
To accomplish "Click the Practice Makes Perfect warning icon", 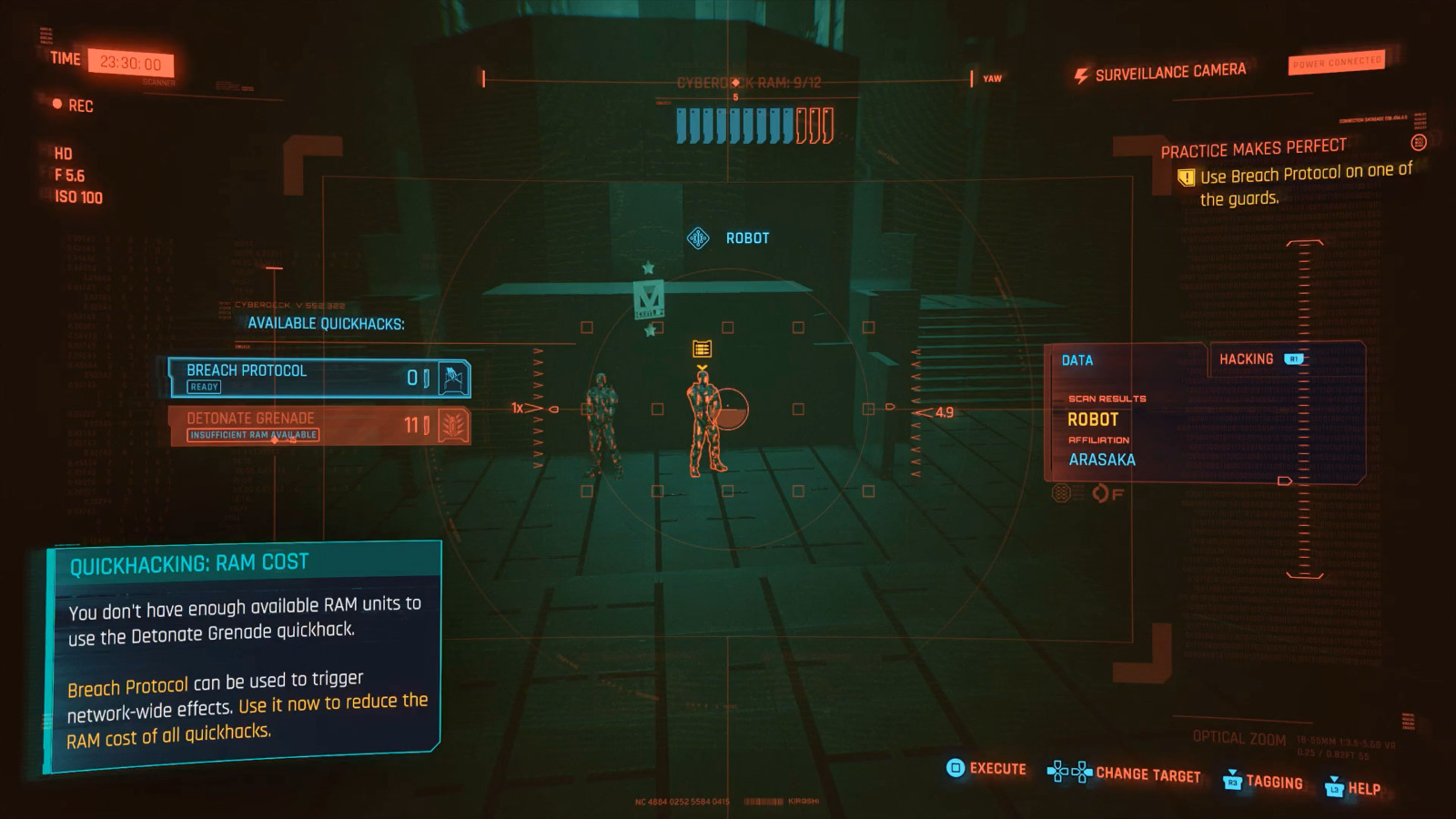I will [1186, 177].
